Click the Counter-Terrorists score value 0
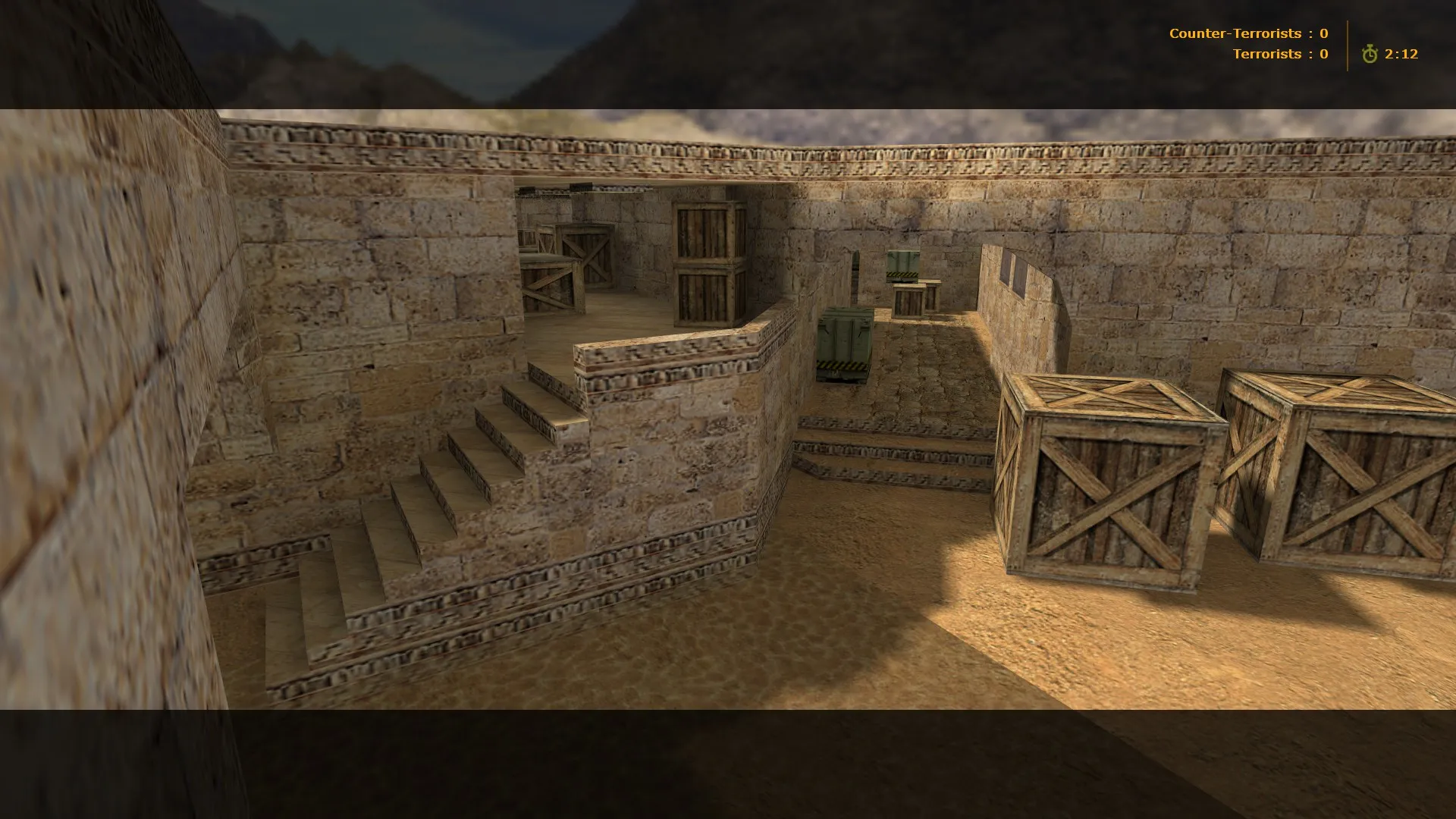1456x819 pixels. click(x=1323, y=33)
